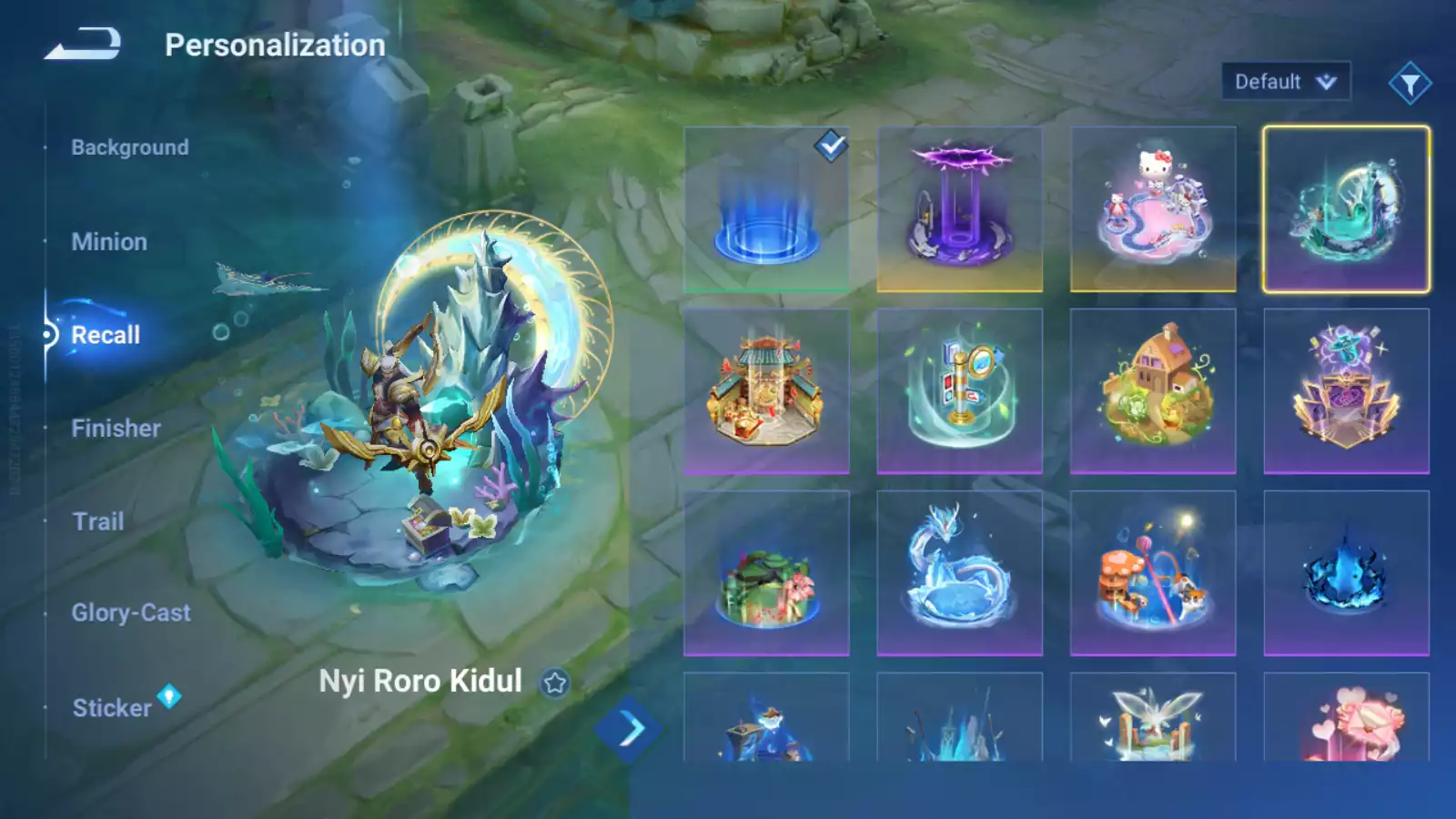Select the wooden cottage recall effect
Viewport: 1456px width, 819px height.
(1153, 391)
